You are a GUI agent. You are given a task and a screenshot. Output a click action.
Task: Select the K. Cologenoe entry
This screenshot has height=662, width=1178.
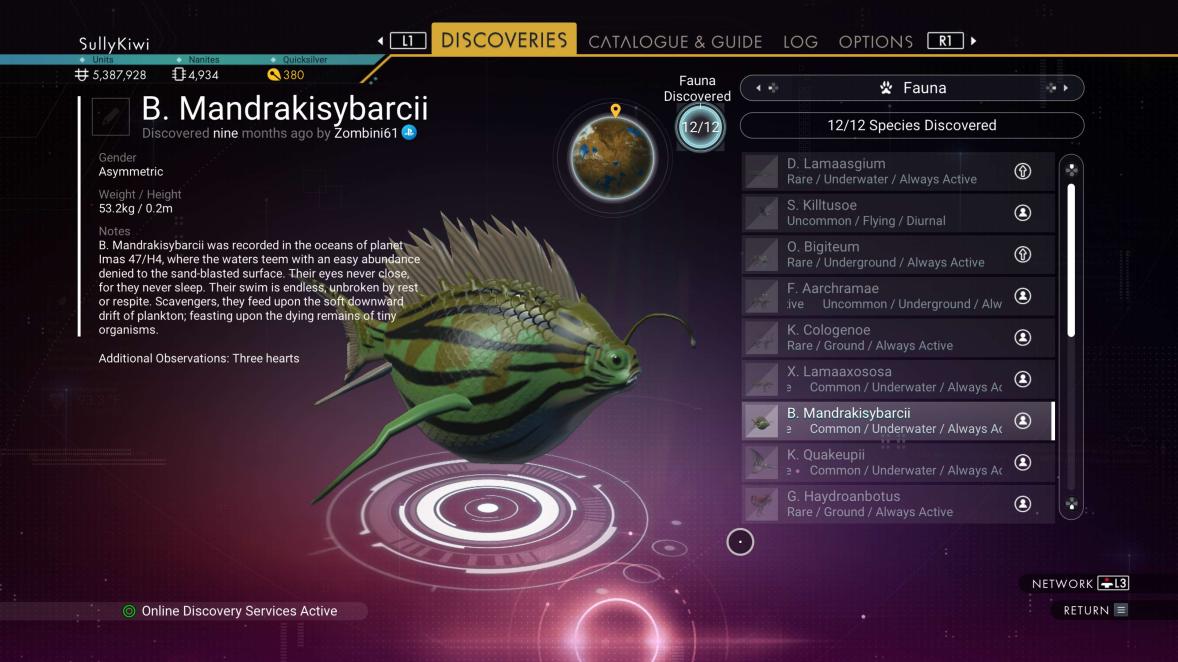897,337
